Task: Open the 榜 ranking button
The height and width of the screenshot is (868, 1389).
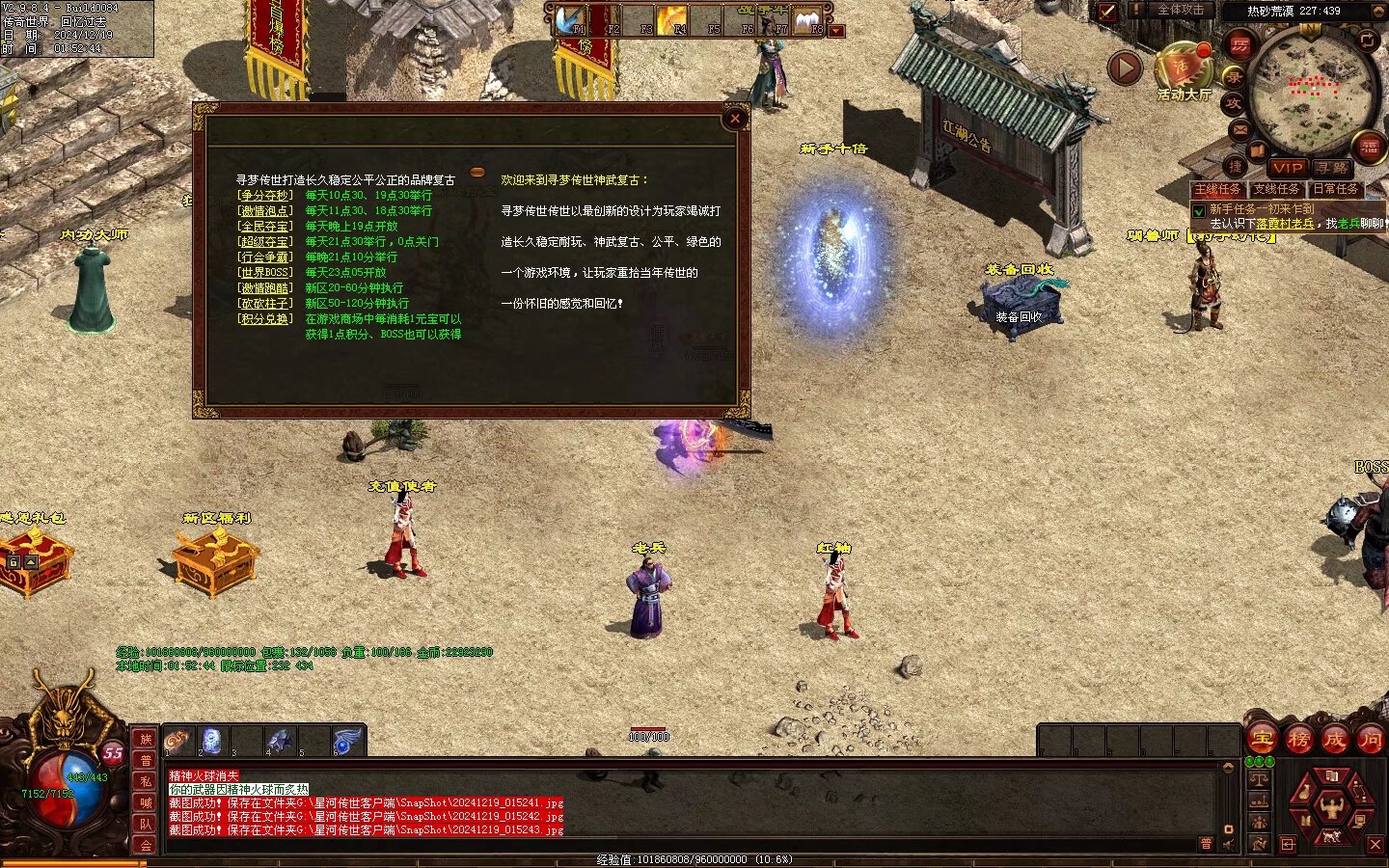Action: [1298, 740]
